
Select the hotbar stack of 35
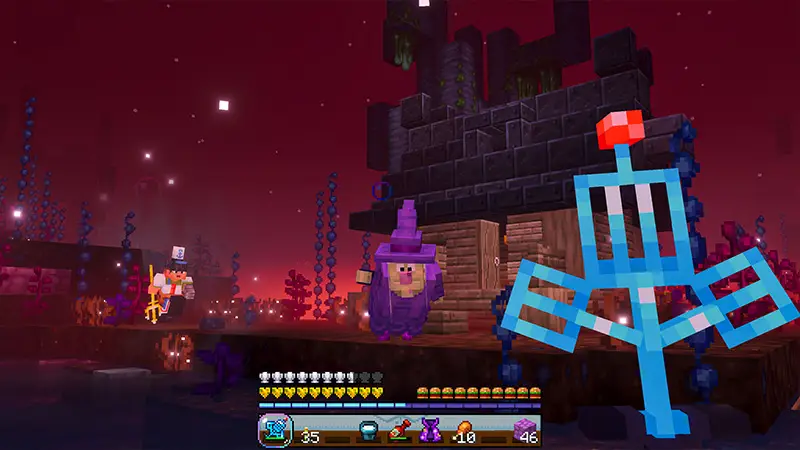click(x=305, y=431)
